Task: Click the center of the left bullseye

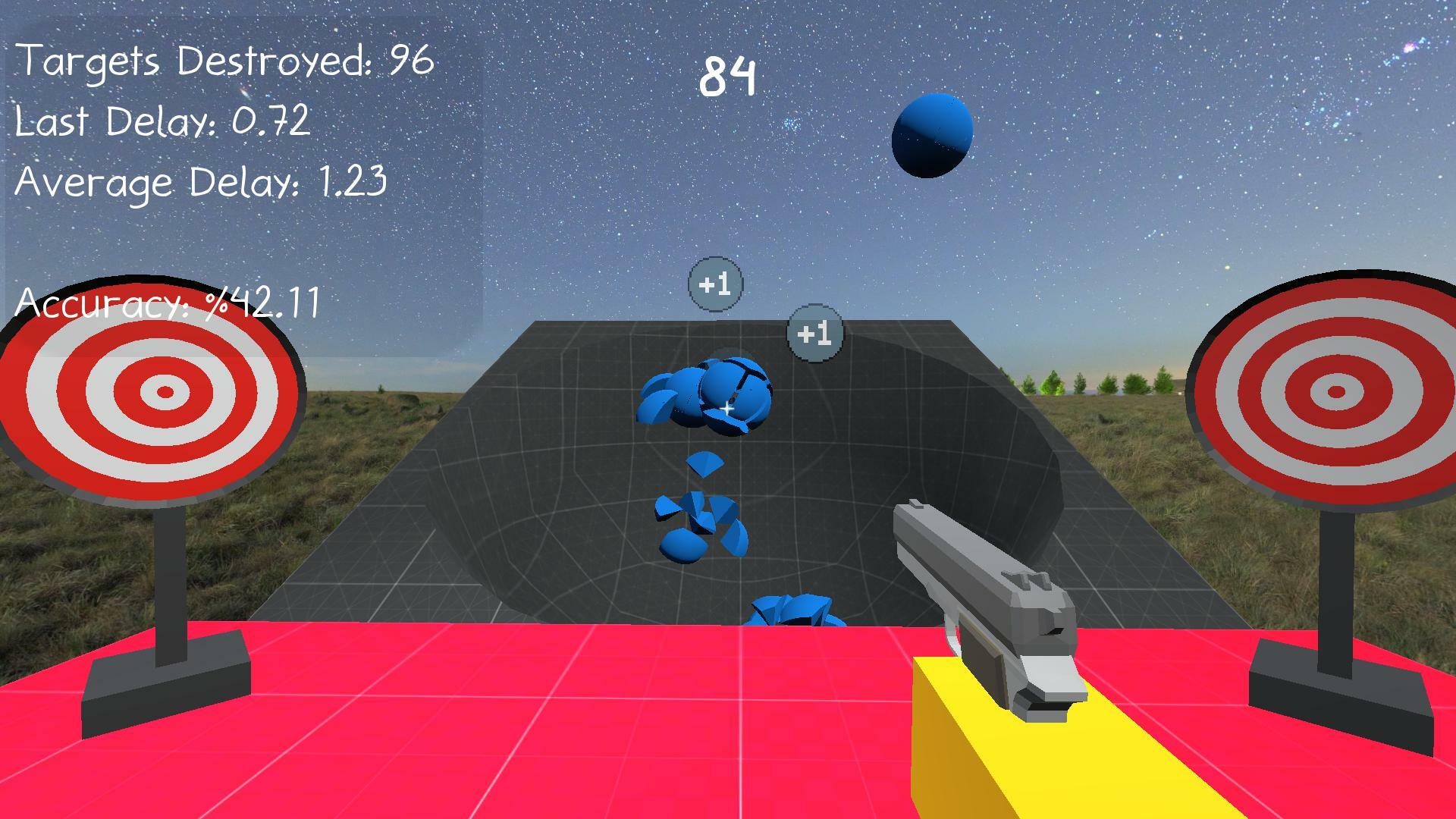Action: [x=164, y=393]
